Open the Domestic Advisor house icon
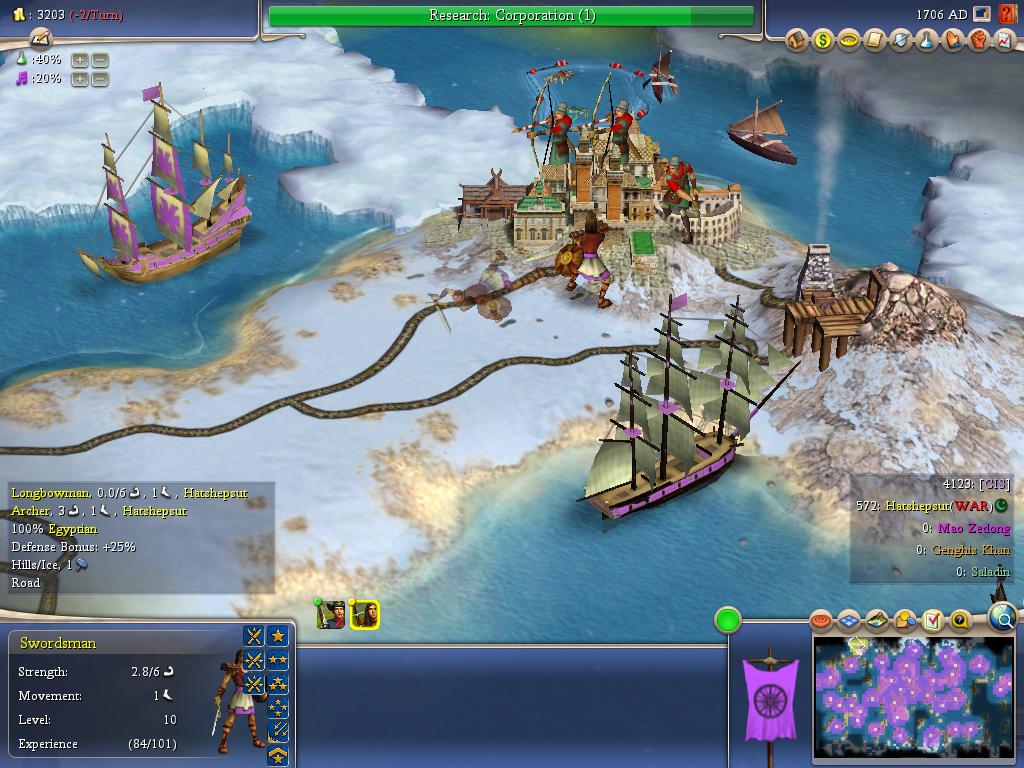This screenshot has height=768, width=1024. [x=798, y=41]
